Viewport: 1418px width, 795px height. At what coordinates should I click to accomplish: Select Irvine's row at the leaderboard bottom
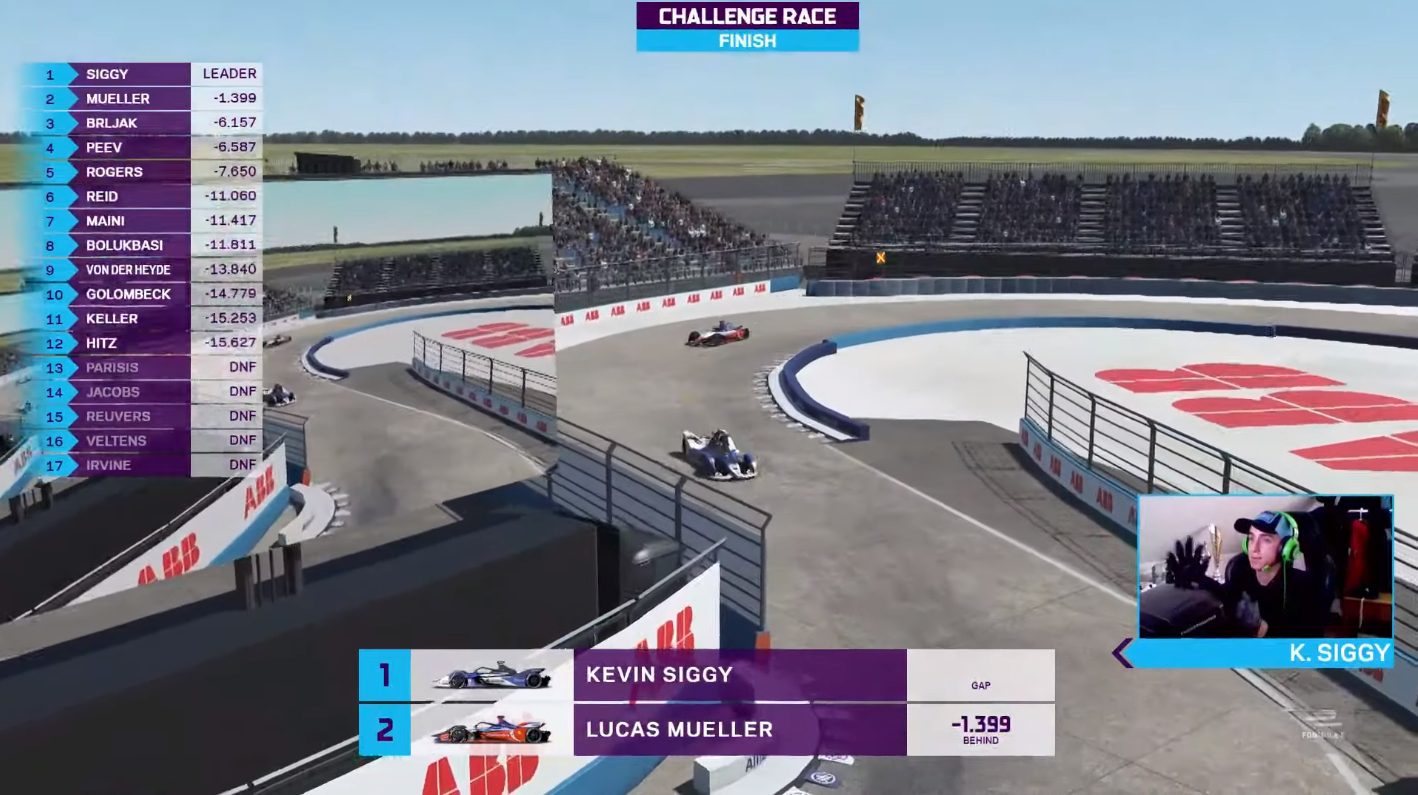(x=140, y=465)
